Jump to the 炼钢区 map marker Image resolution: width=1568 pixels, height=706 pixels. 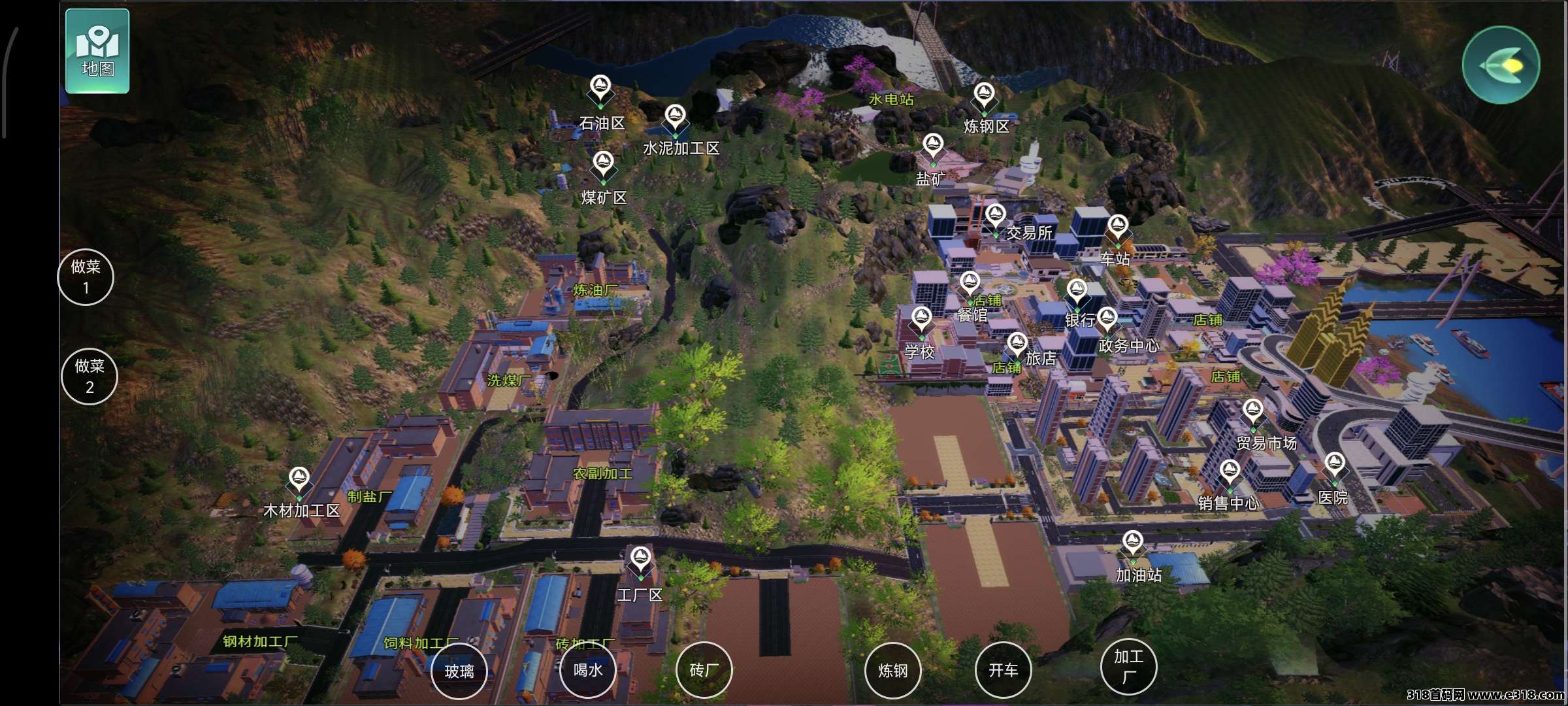click(984, 96)
